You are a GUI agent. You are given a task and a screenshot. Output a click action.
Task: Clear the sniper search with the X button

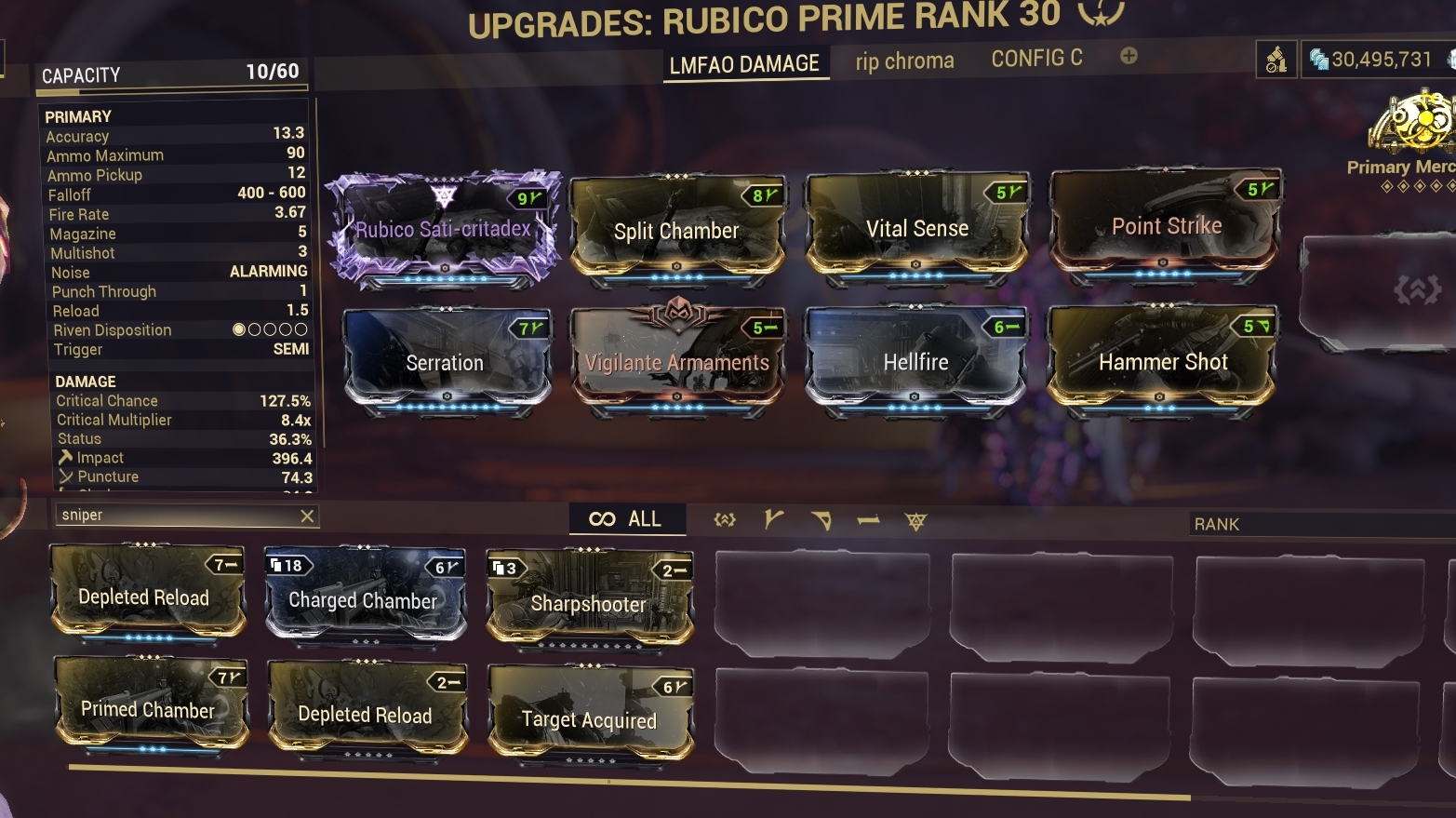307,516
